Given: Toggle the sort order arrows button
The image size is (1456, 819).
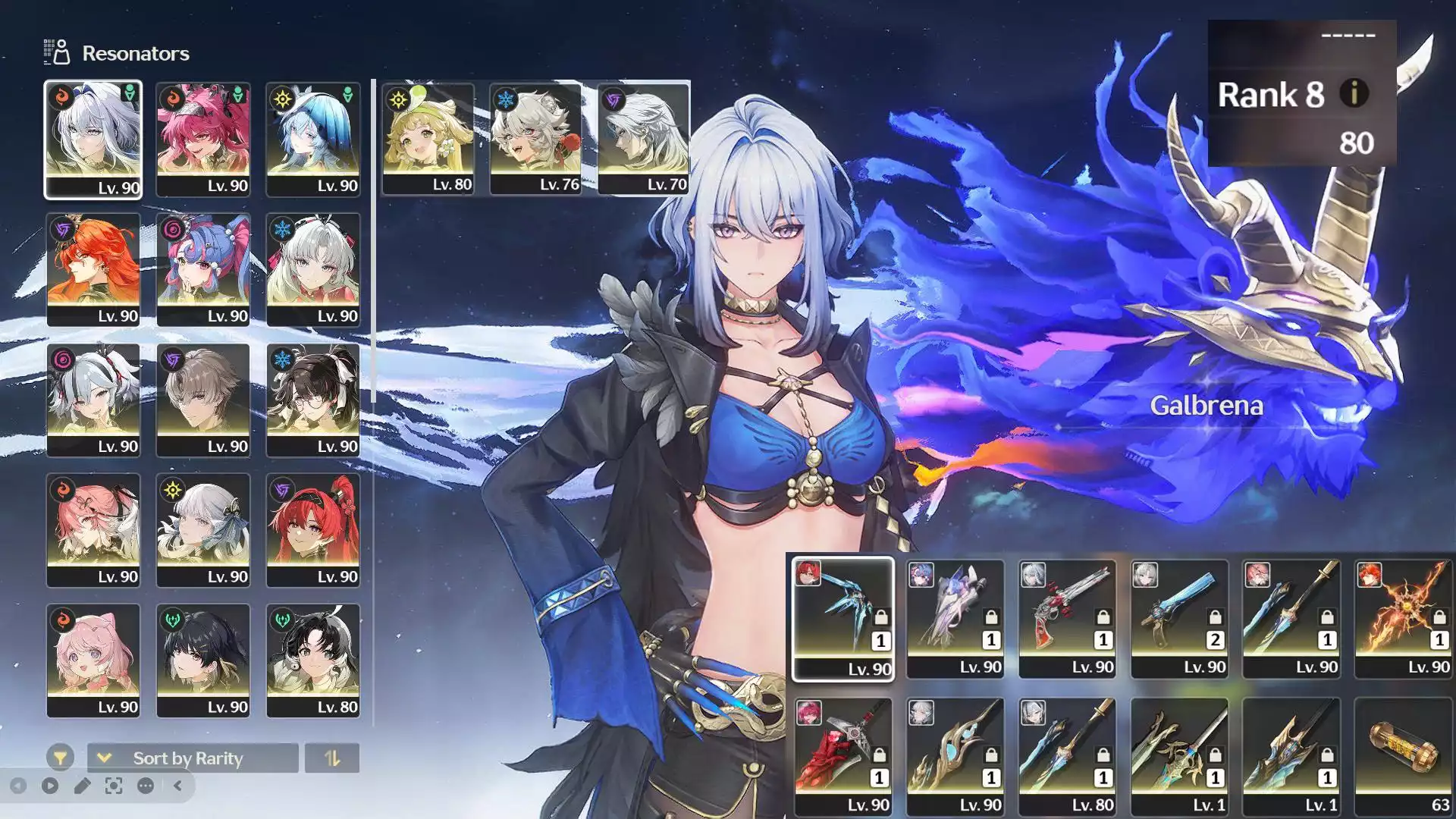Looking at the screenshot, I should pyautogui.click(x=332, y=758).
